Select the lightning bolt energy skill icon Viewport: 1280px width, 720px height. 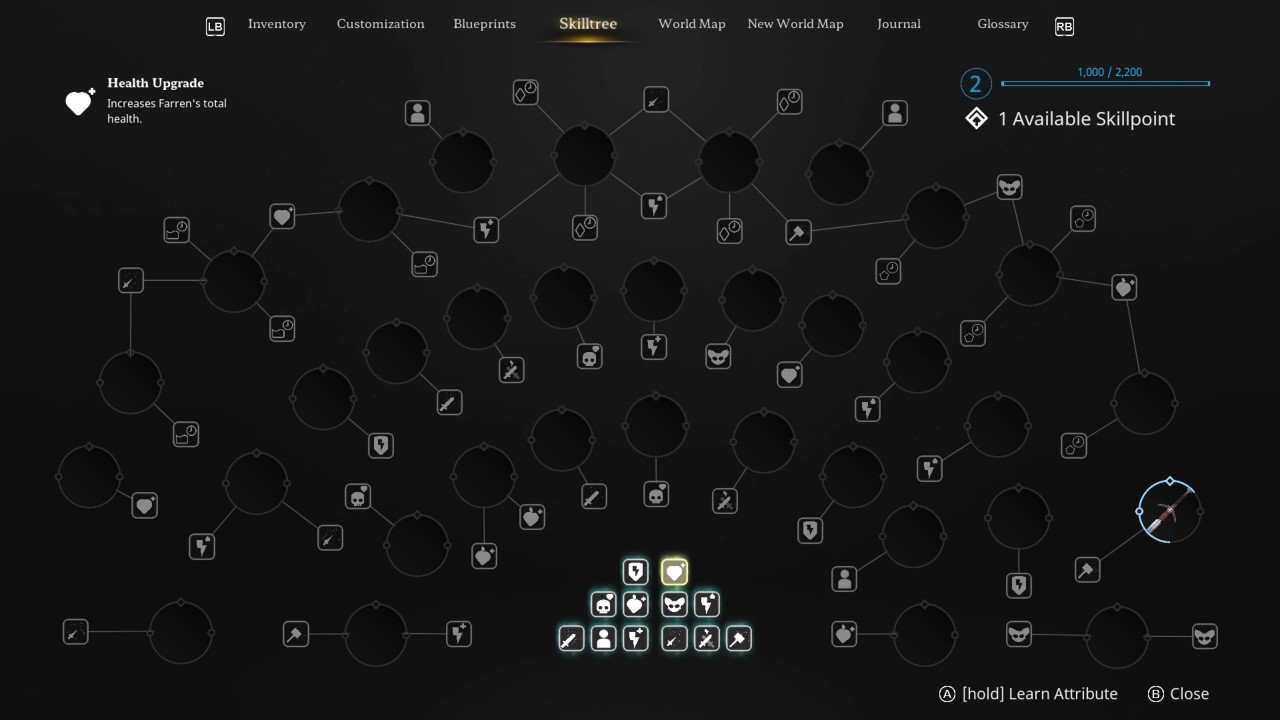click(x=705, y=604)
